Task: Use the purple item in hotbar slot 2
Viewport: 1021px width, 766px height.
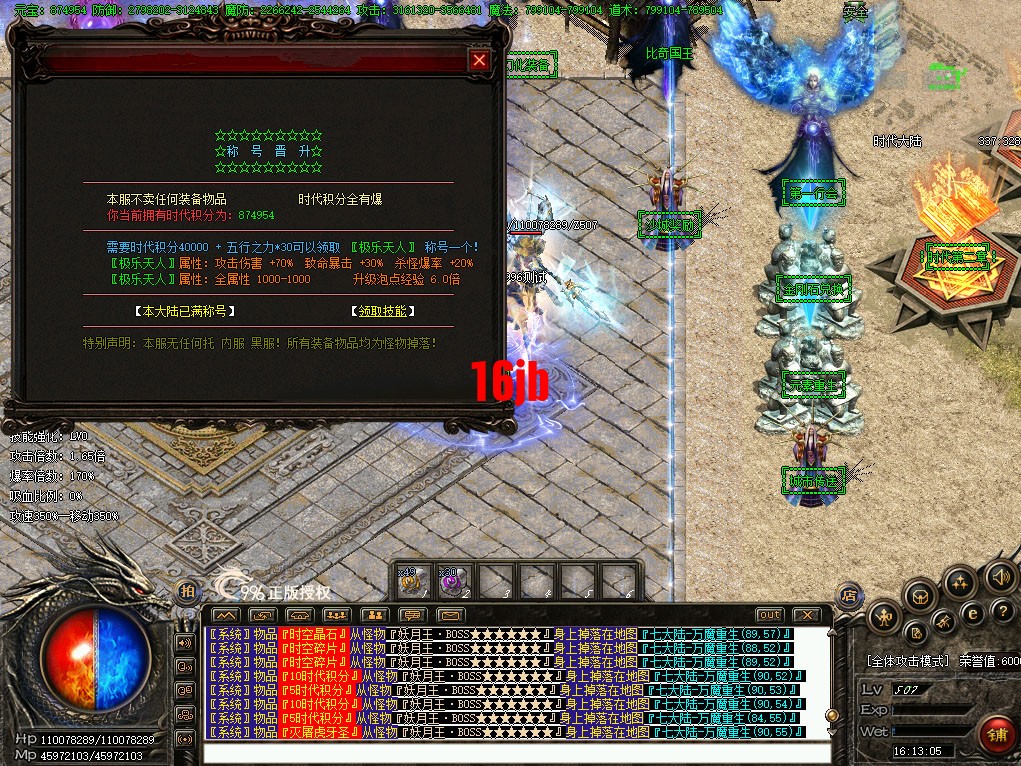Action: pos(452,580)
